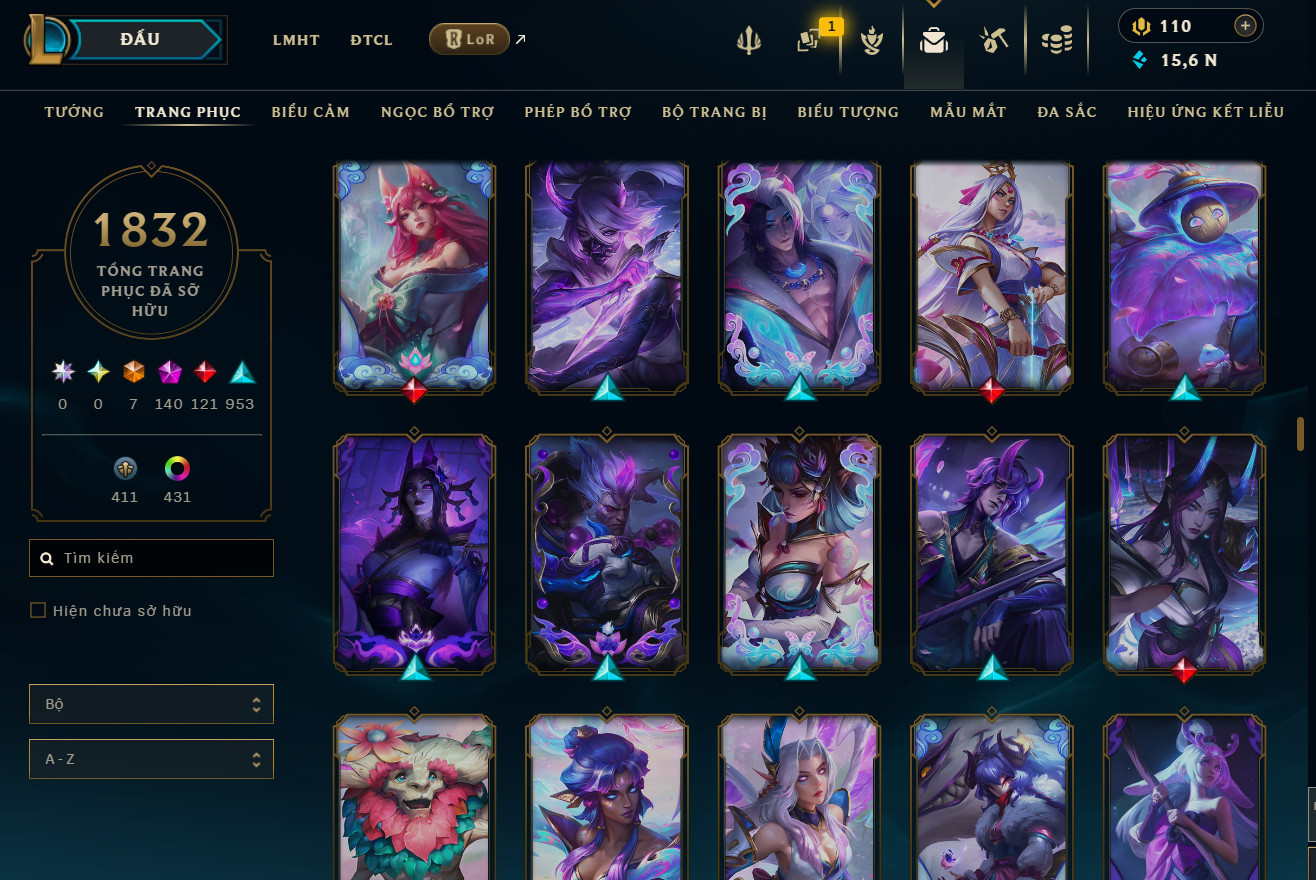Switch to the TƯỚNG tab
This screenshot has height=880, width=1316.
tap(74, 112)
